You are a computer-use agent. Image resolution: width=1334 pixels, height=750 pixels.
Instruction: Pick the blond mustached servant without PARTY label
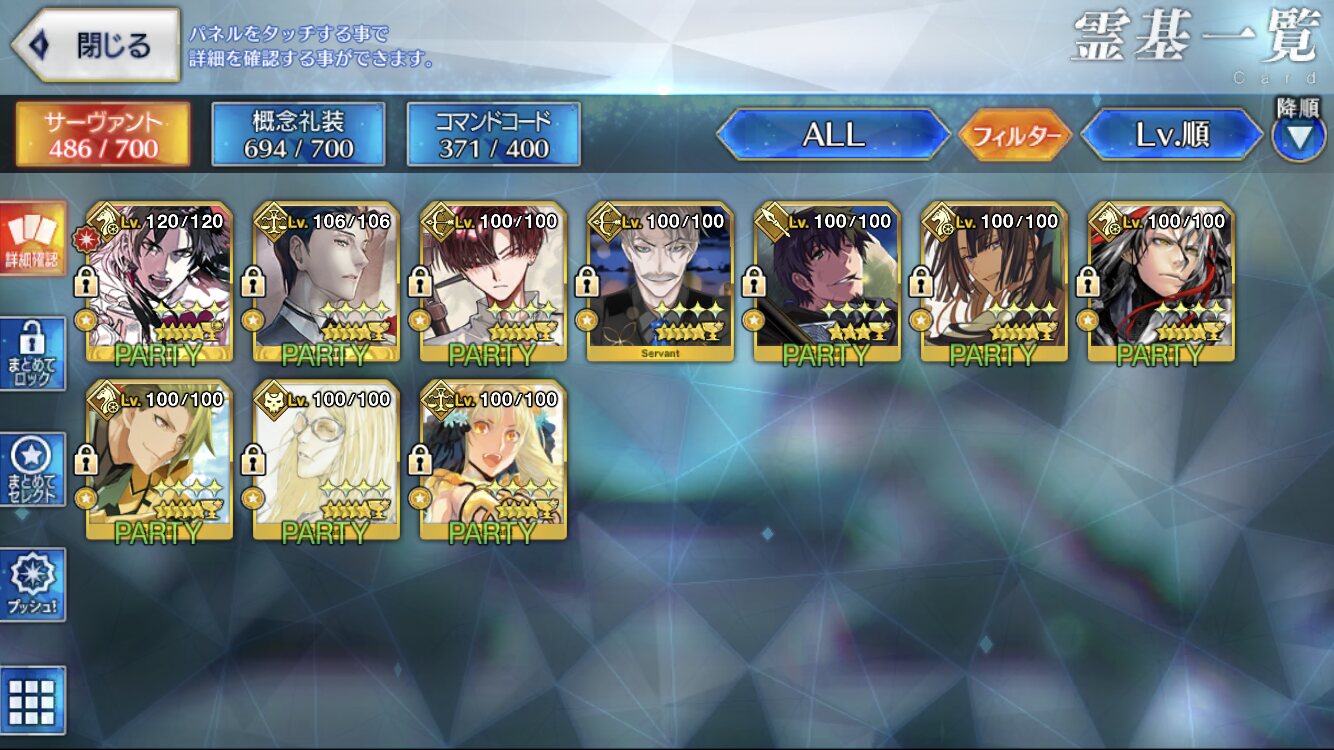tap(660, 281)
